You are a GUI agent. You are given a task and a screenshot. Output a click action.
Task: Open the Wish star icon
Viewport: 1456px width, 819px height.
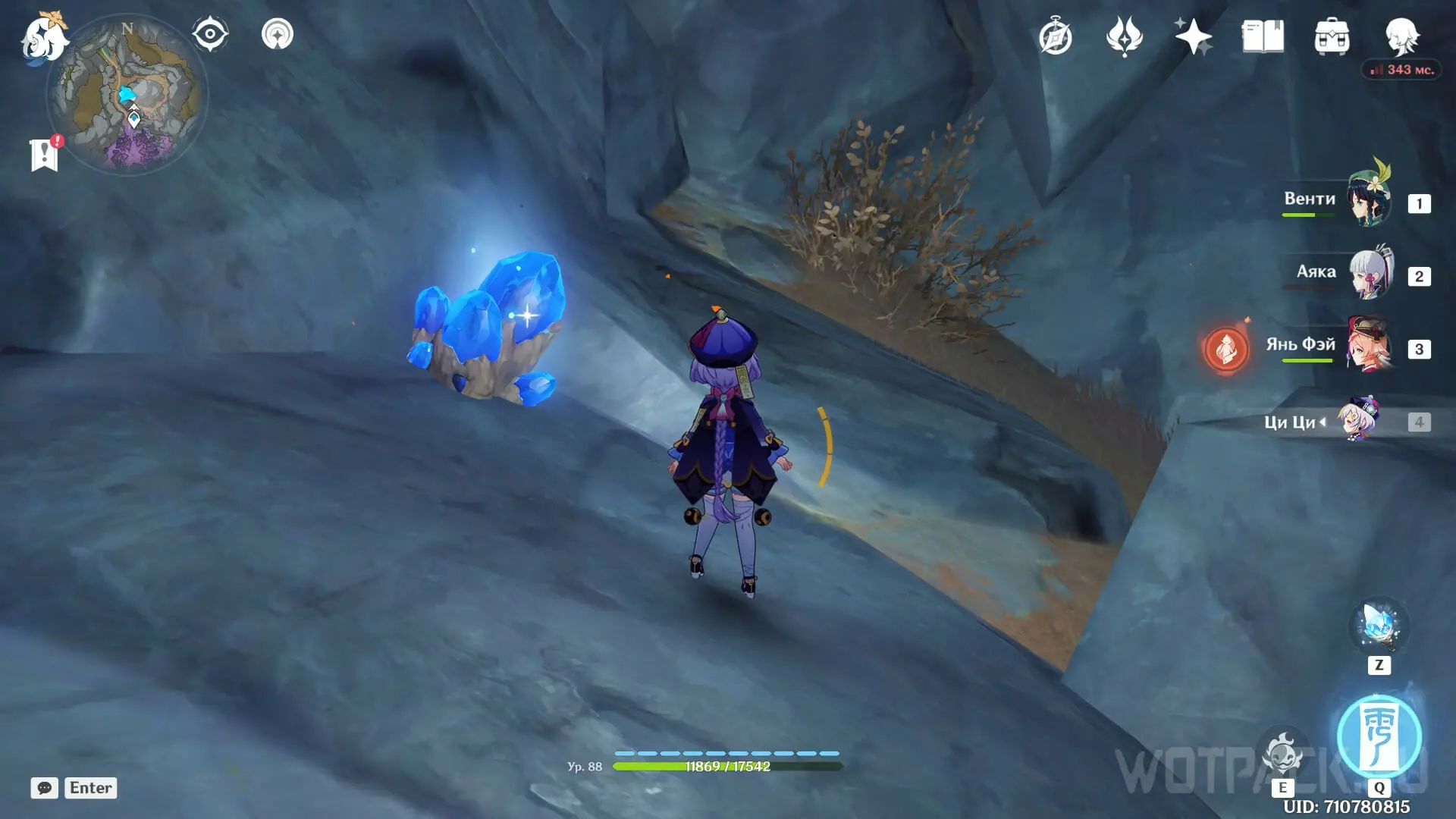[x=1193, y=37]
